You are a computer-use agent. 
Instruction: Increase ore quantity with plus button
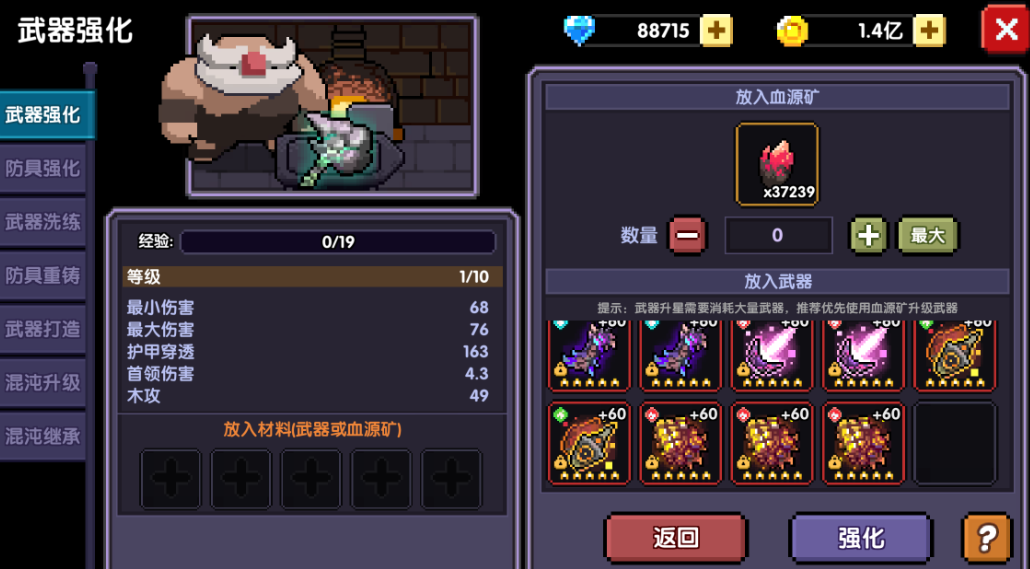point(868,236)
